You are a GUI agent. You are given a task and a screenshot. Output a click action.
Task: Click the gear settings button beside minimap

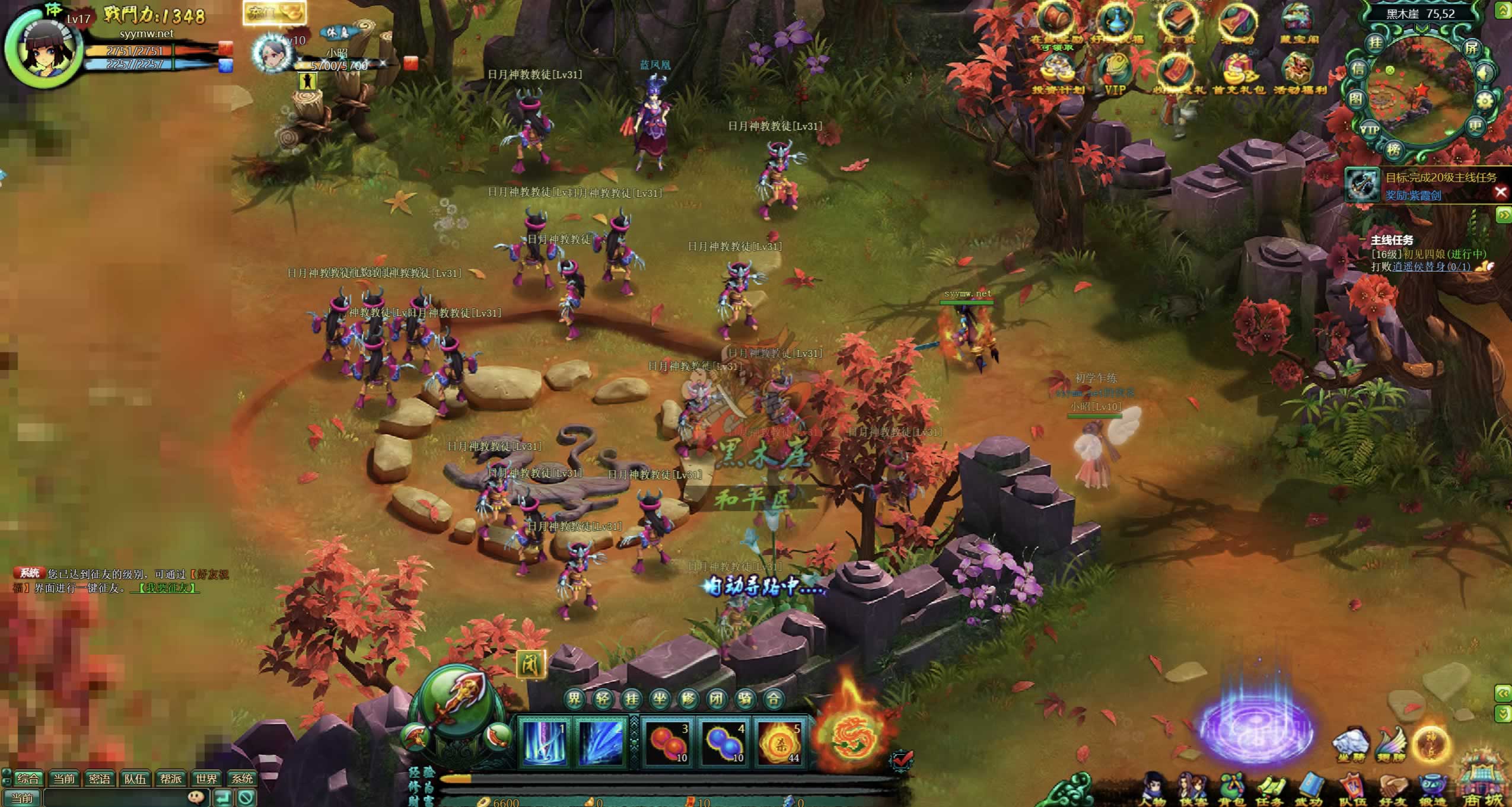(x=1484, y=101)
